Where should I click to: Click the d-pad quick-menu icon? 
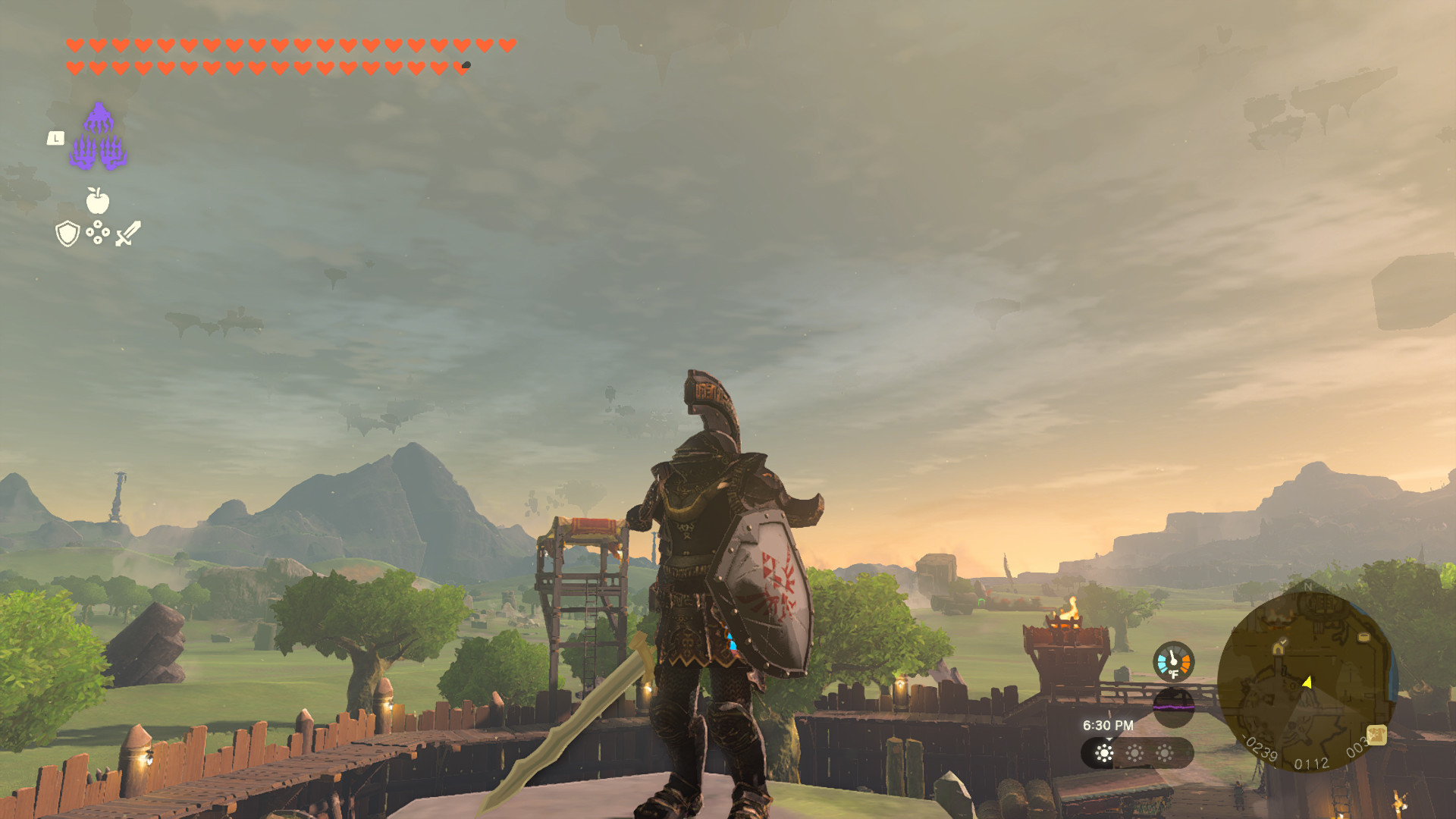click(x=98, y=231)
